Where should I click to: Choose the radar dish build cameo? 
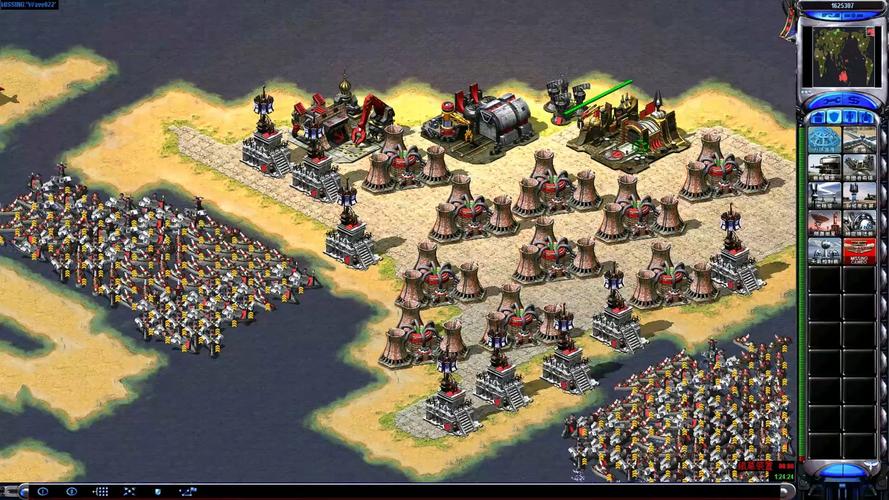pos(823,222)
